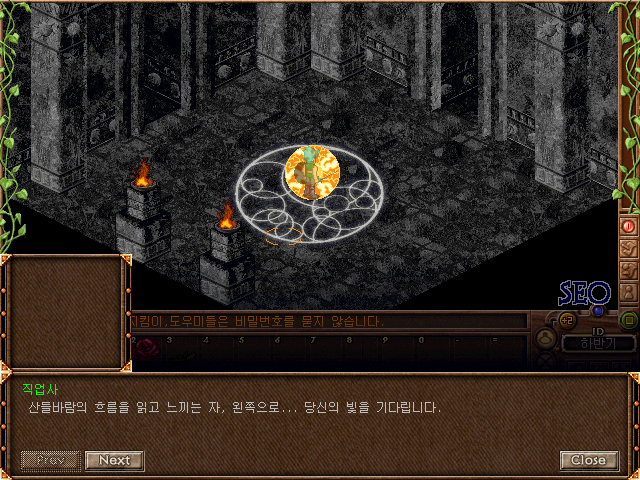
Task: Click the green square round button
Action: tap(629, 320)
